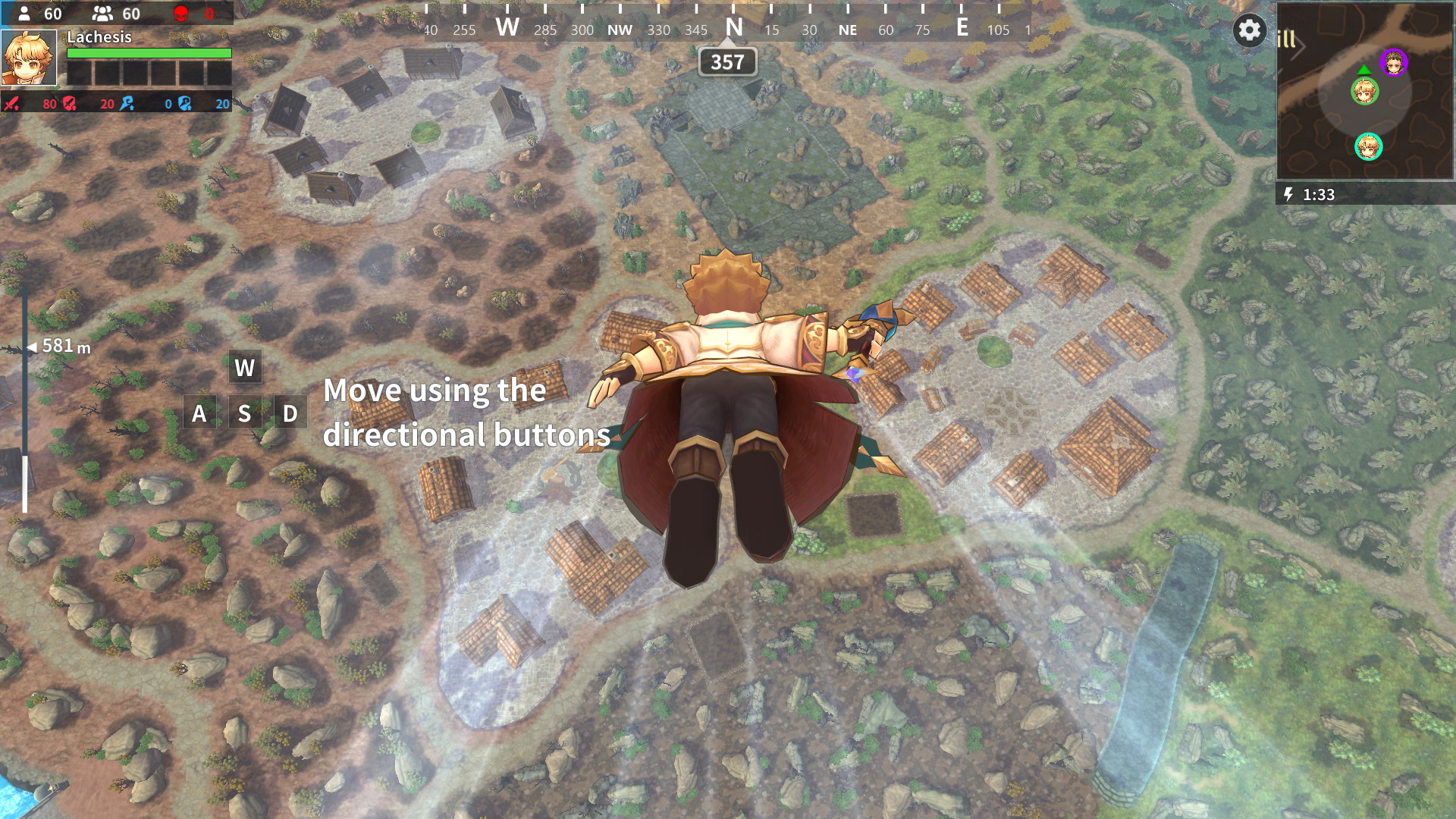This screenshot has height=819, width=1456.
Task: Open the settings gear menu
Action: click(x=1249, y=30)
